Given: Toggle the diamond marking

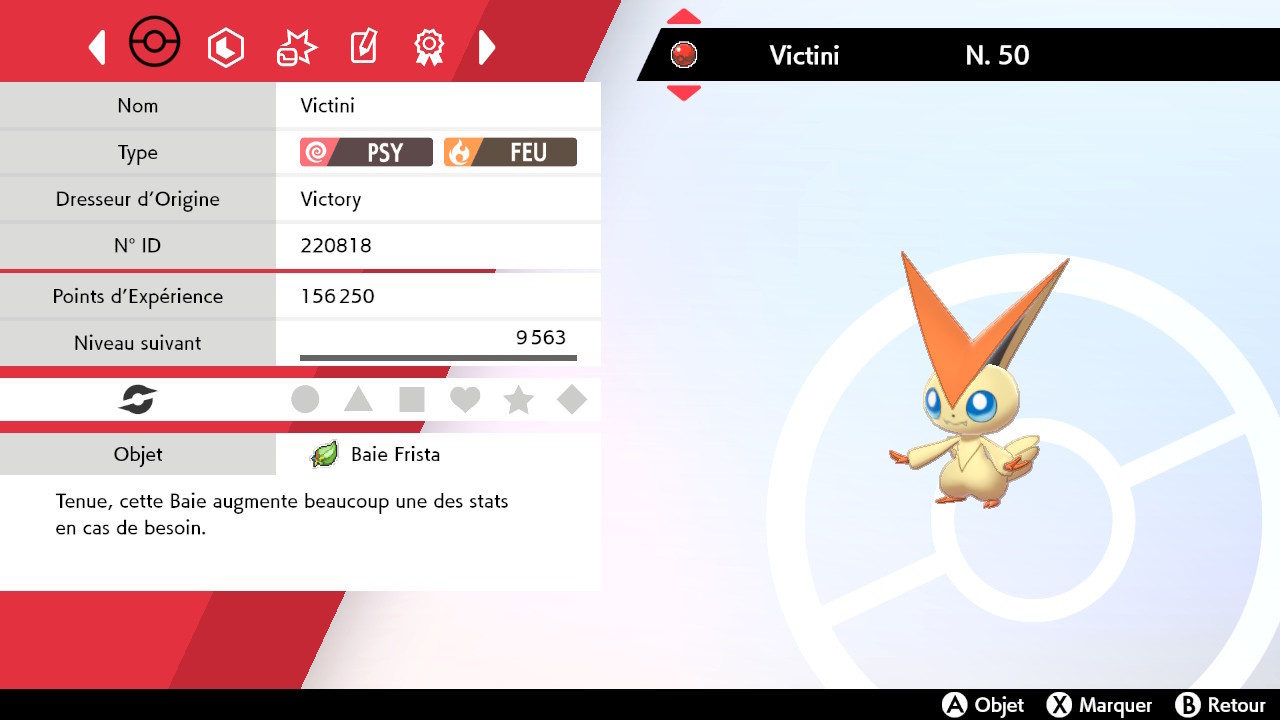Looking at the screenshot, I should click(572, 399).
